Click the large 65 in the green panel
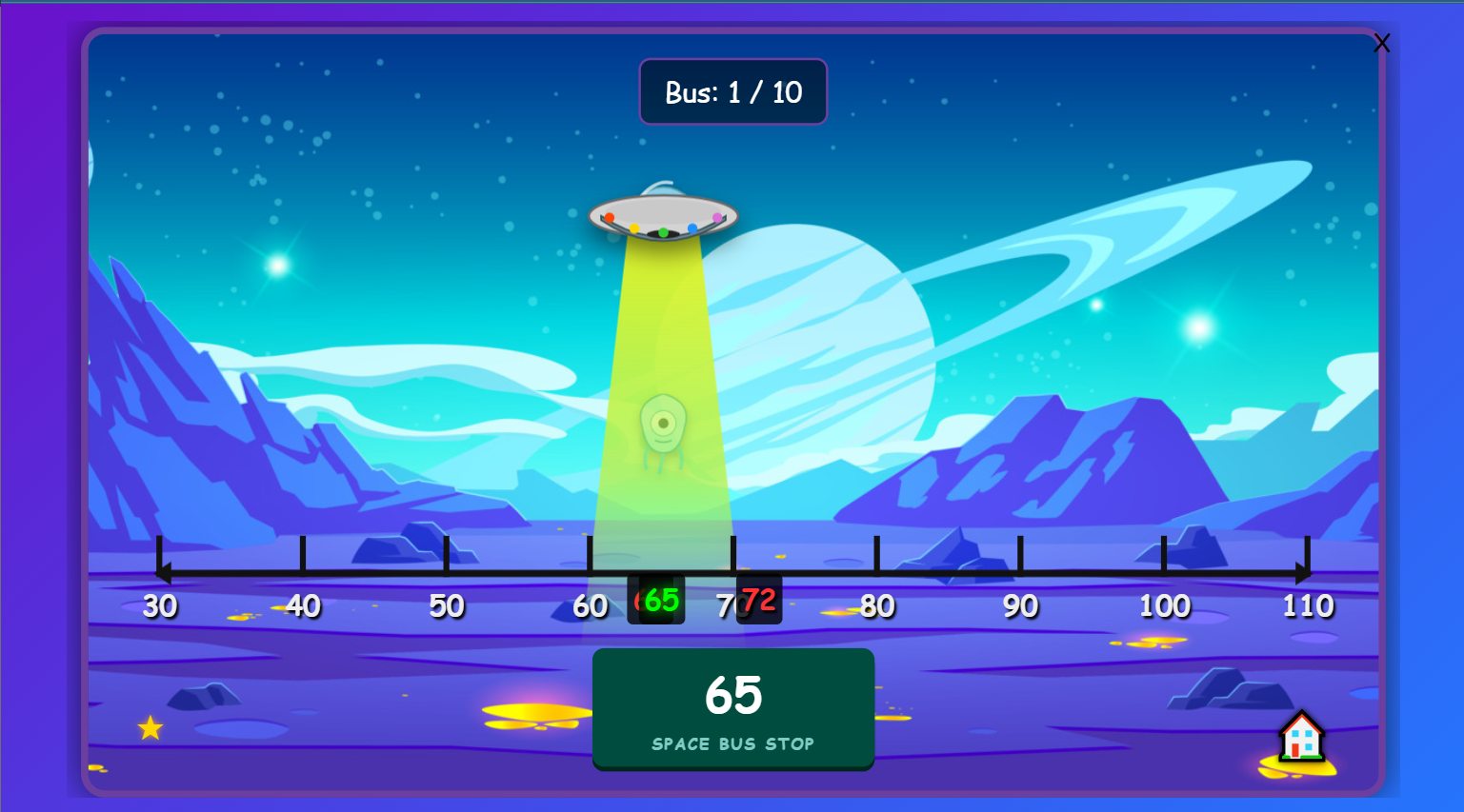Image resolution: width=1464 pixels, height=812 pixels. coord(733,696)
